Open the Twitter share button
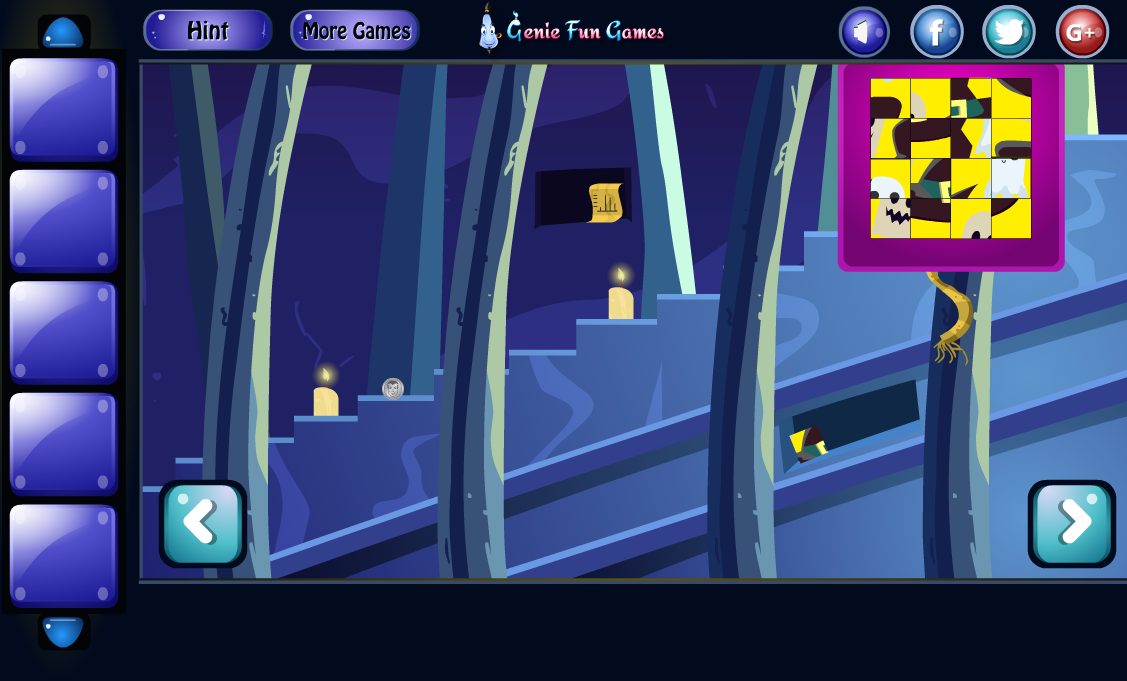The image size is (1127, 681). [x=1008, y=32]
